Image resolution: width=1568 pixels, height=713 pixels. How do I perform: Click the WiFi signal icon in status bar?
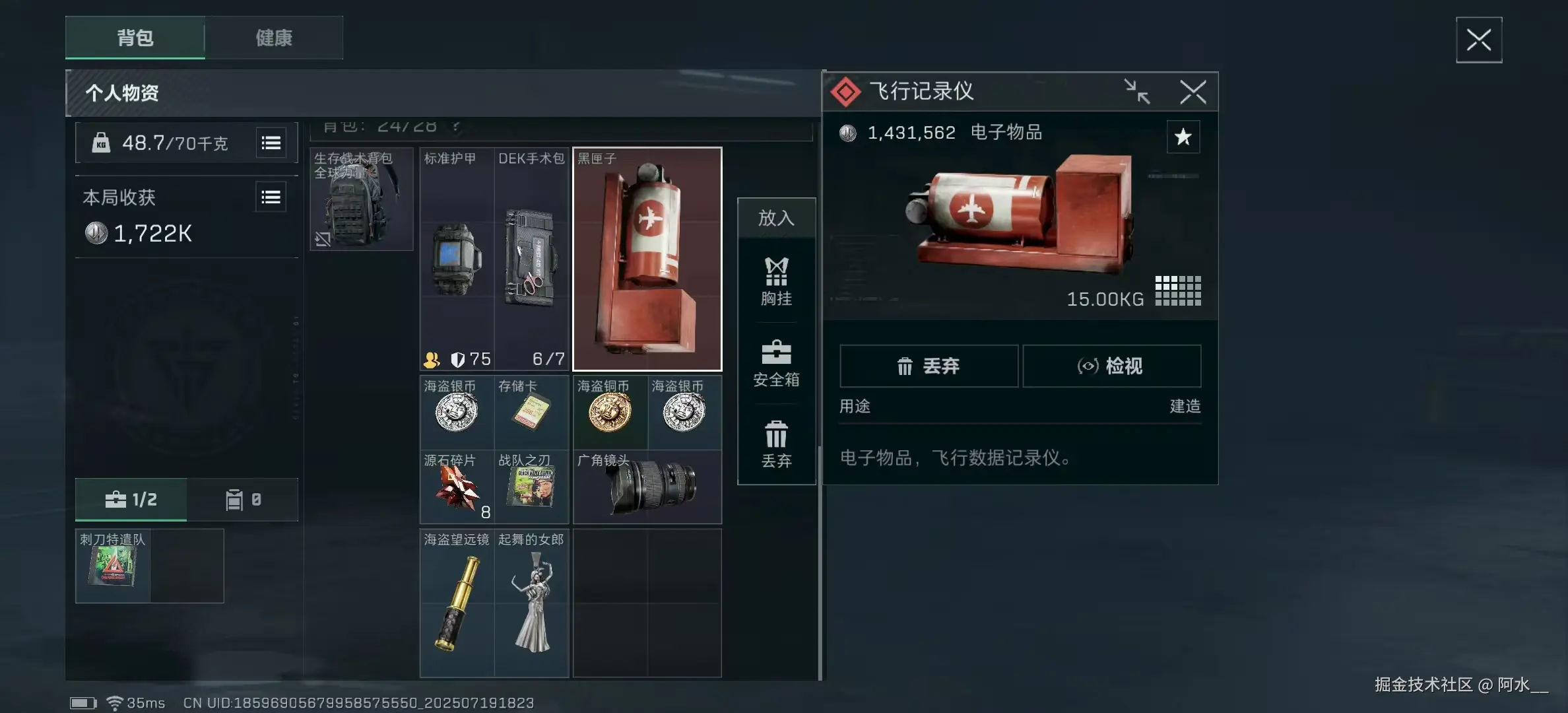[x=115, y=702]
